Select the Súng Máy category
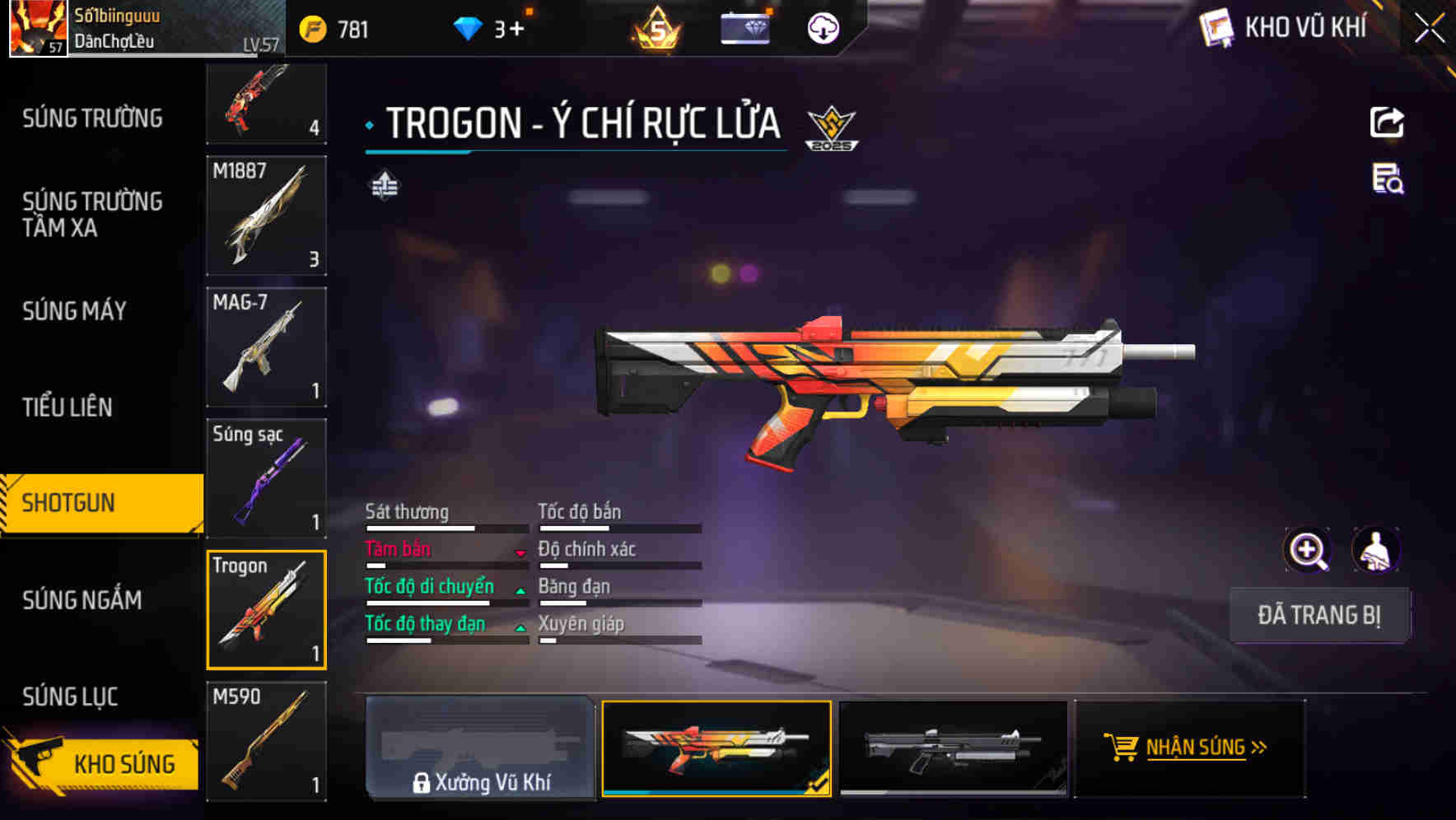1456x820 pixels. (x=74, y=311)
